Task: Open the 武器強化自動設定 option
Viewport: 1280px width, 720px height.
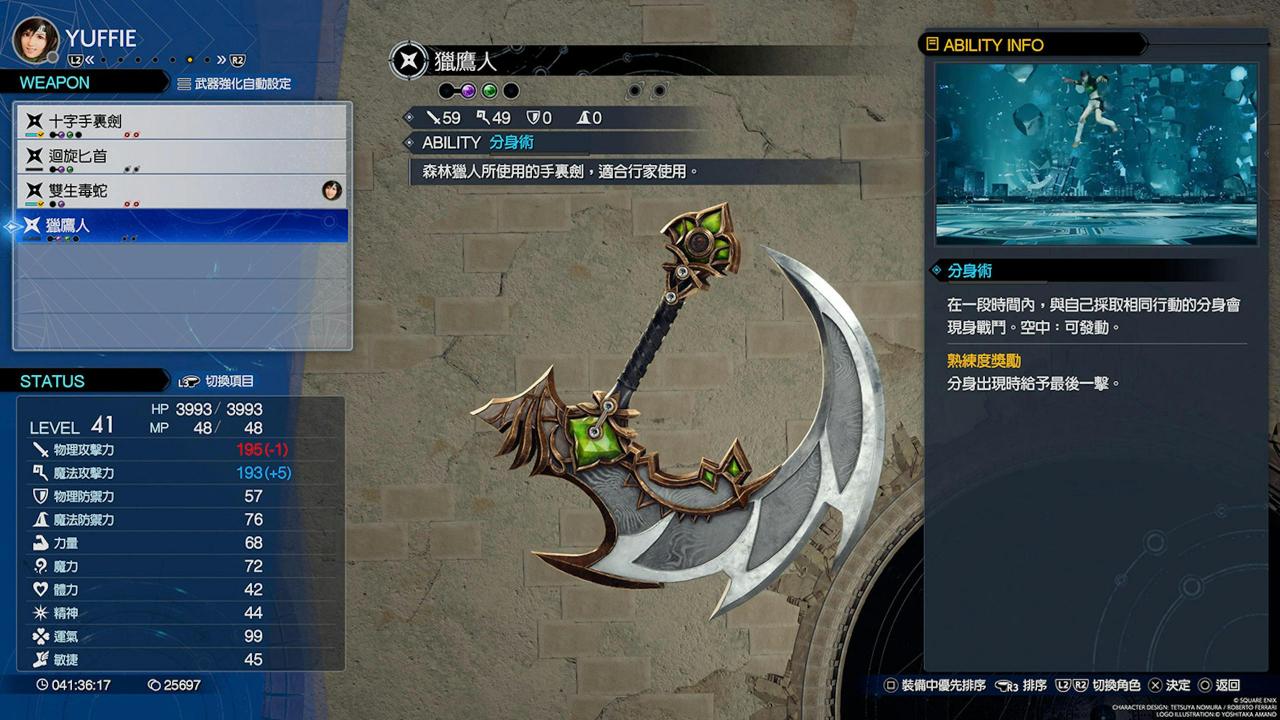Action: pyautogui.click(x=235, y=84)
